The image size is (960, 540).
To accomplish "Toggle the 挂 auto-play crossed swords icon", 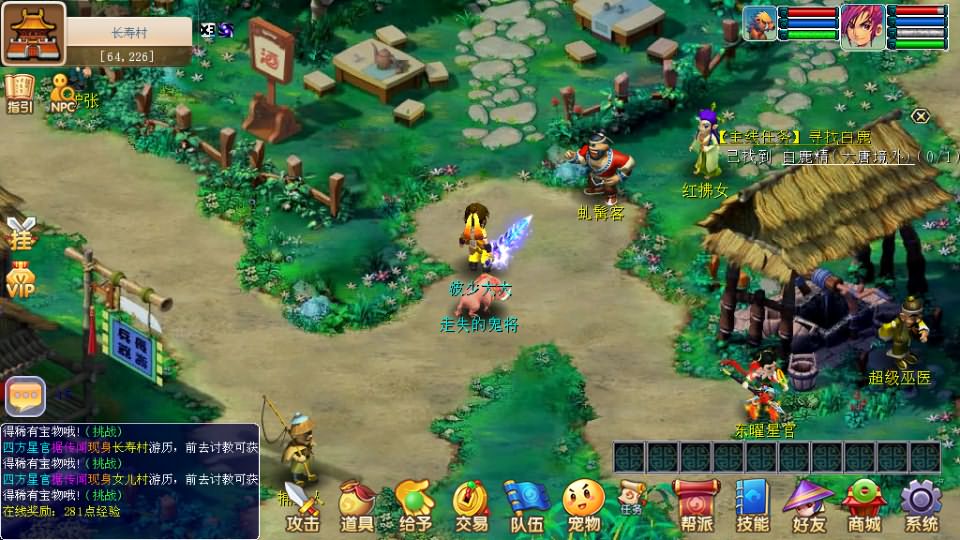I will click(21, 233).
